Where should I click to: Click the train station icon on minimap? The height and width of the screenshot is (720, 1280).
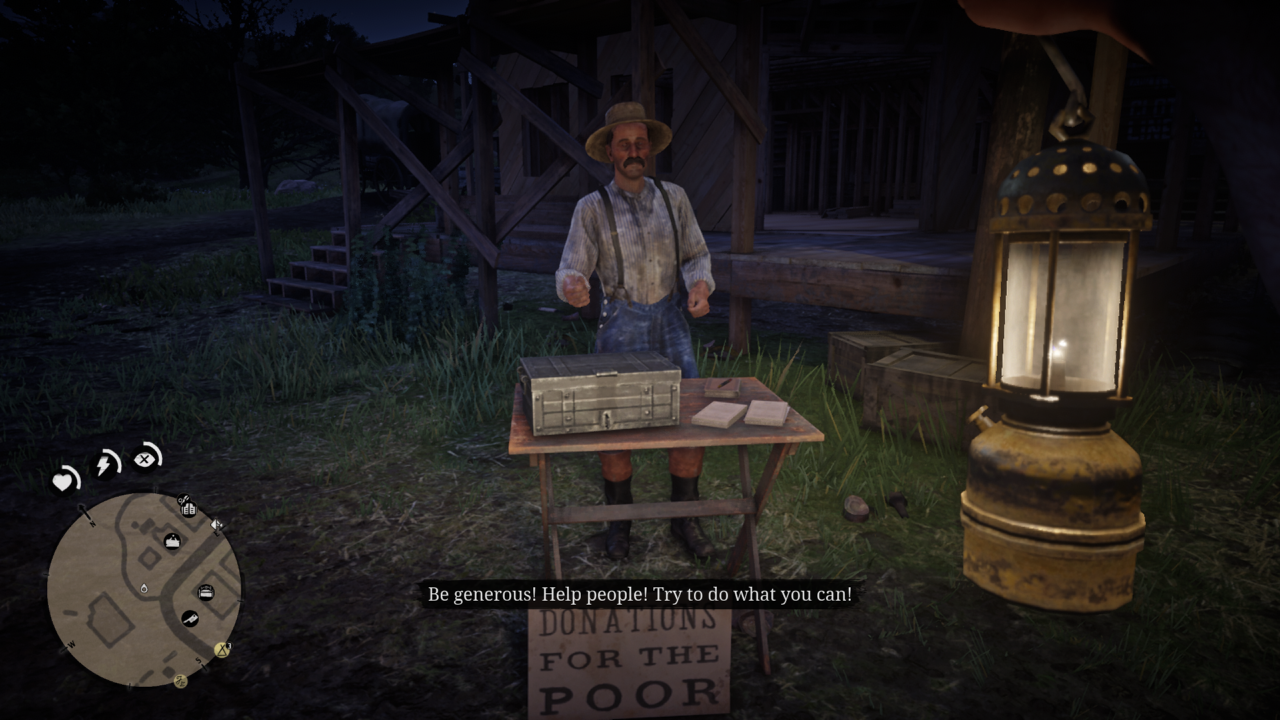pos(172,542)
